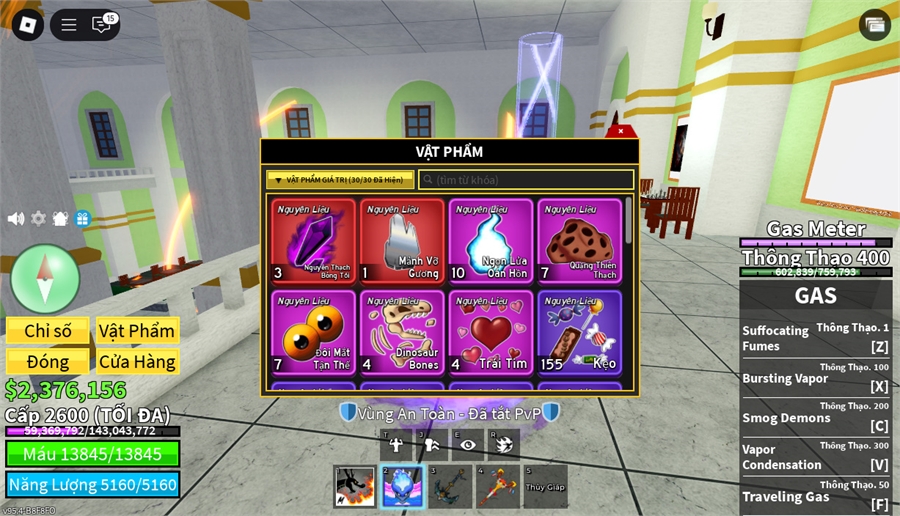Select the Nguyên Thạch Bóng Tối item

[313, 241]
